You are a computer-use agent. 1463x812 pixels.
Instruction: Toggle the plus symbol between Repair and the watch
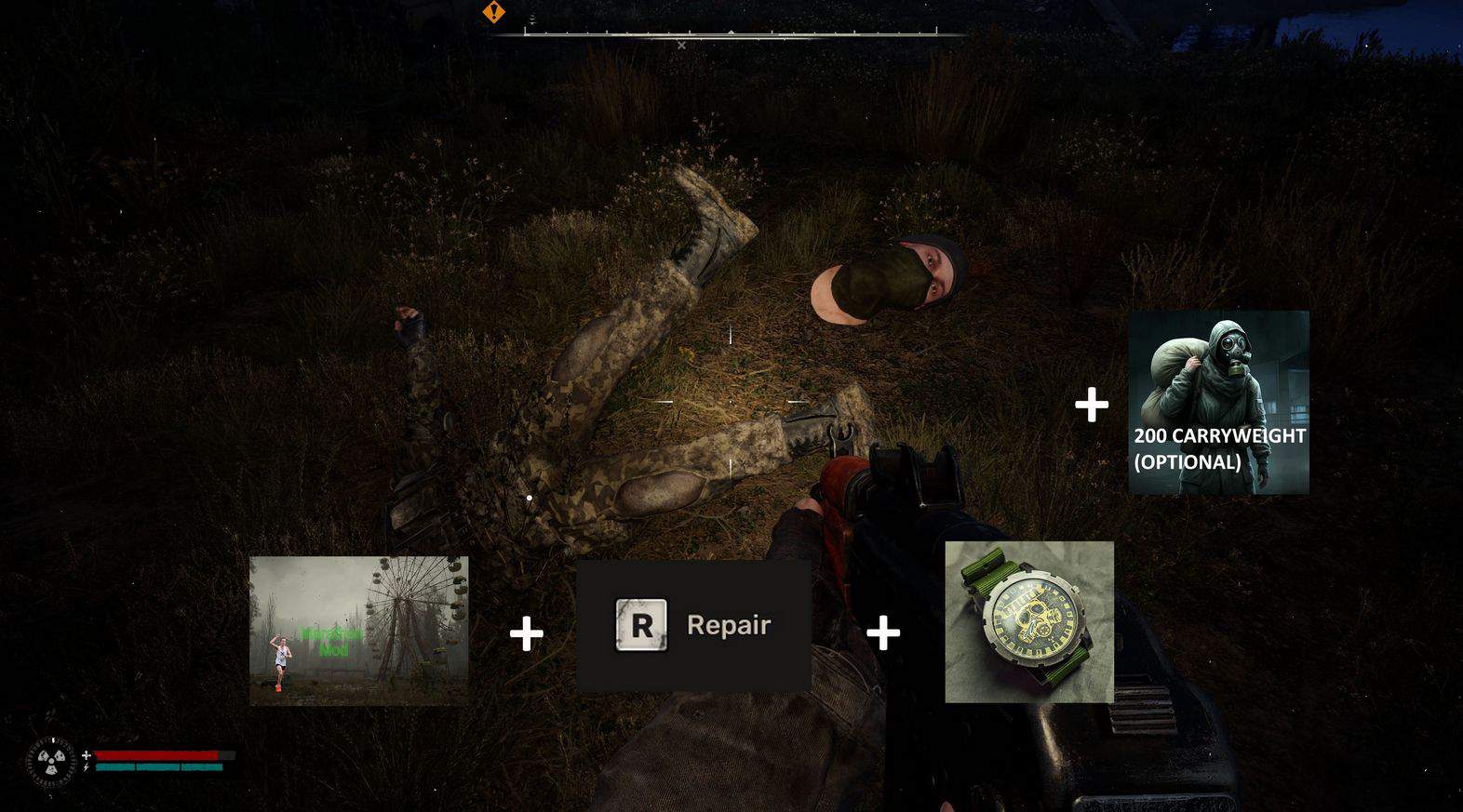pos(881,632)
